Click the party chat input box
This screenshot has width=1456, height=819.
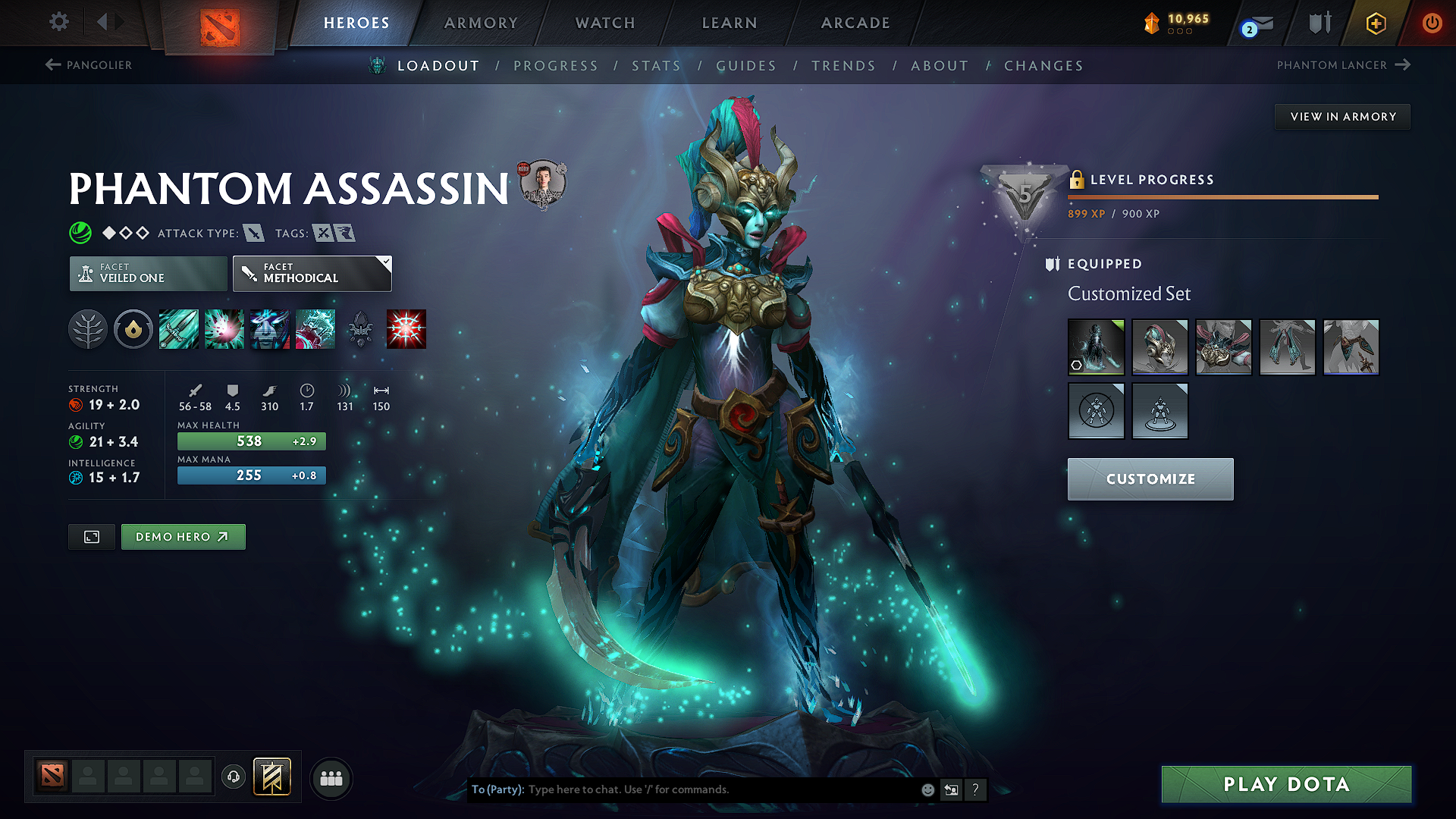(x=720, y=789)
